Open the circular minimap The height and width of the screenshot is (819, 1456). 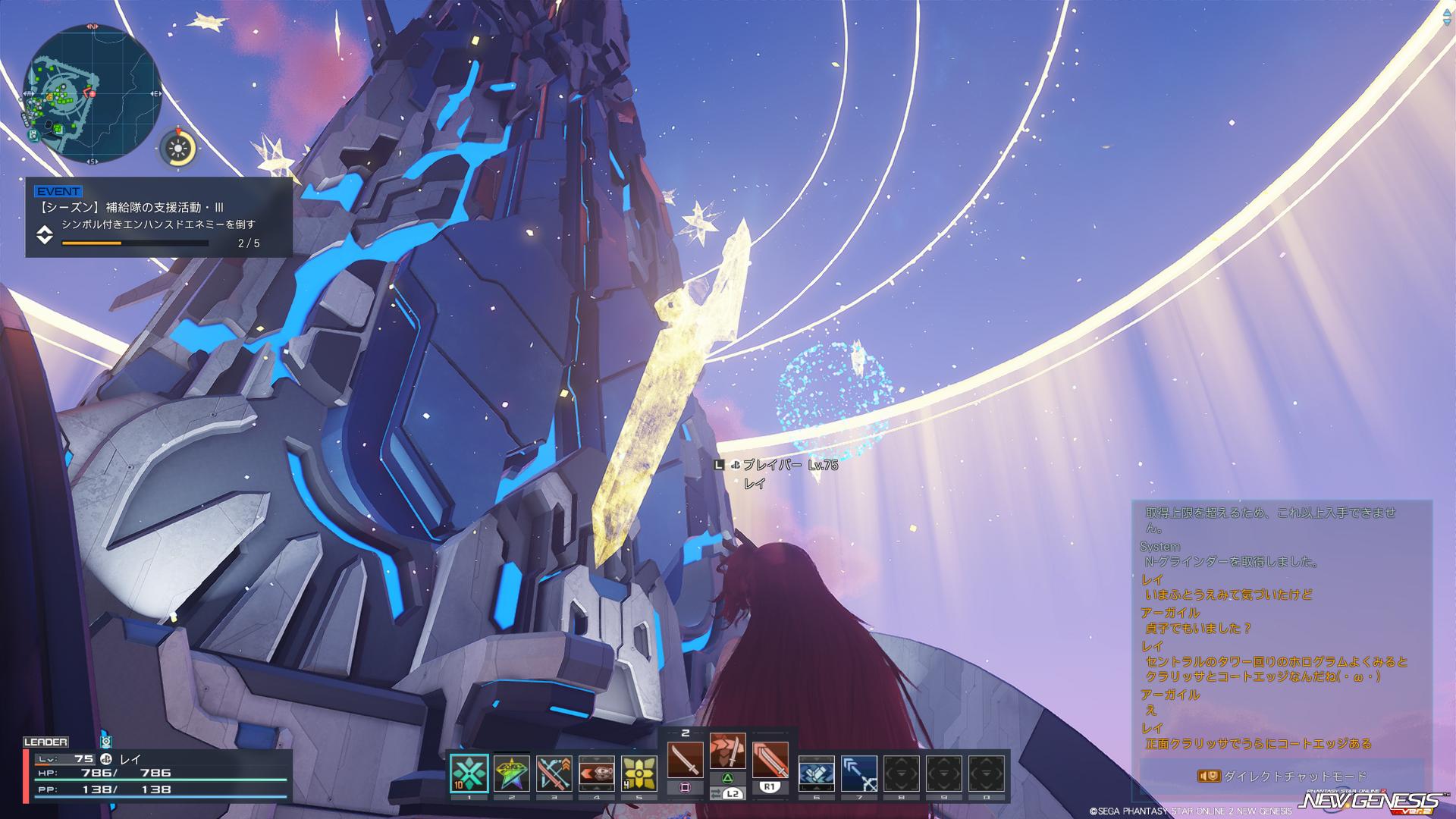coord(91,93)
